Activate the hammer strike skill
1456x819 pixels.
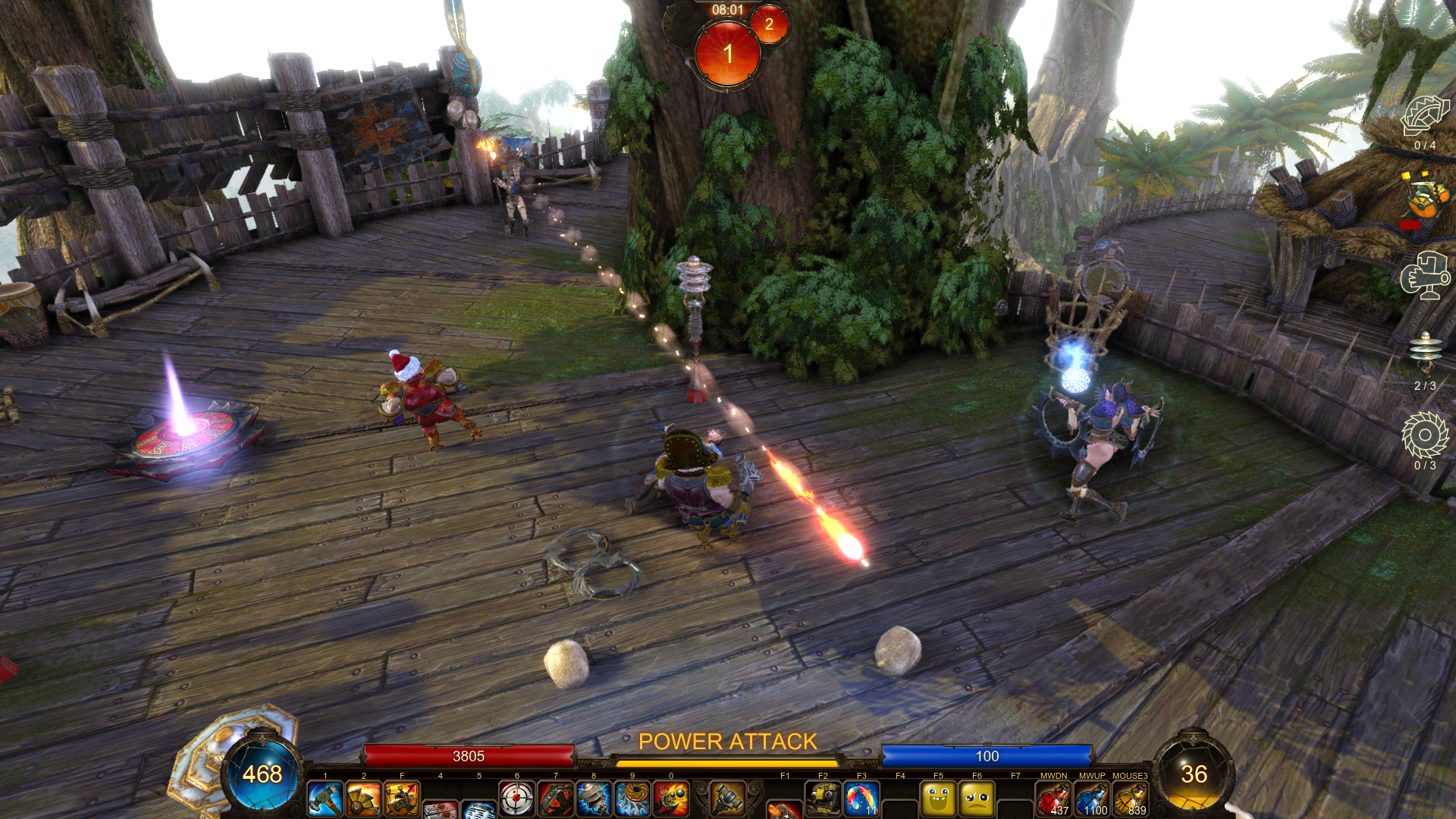[325, 799]
